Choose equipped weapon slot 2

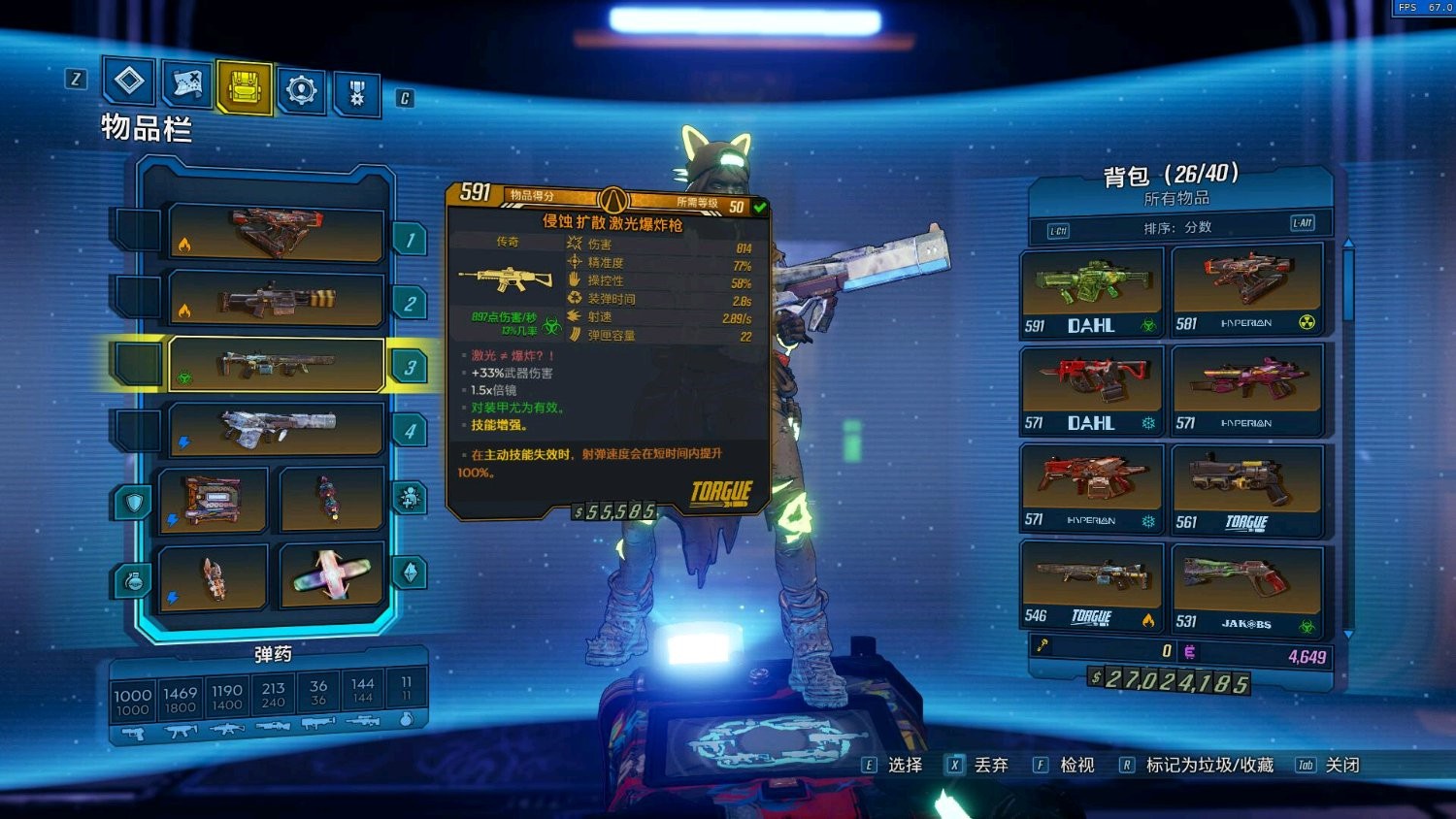point(277,299)
